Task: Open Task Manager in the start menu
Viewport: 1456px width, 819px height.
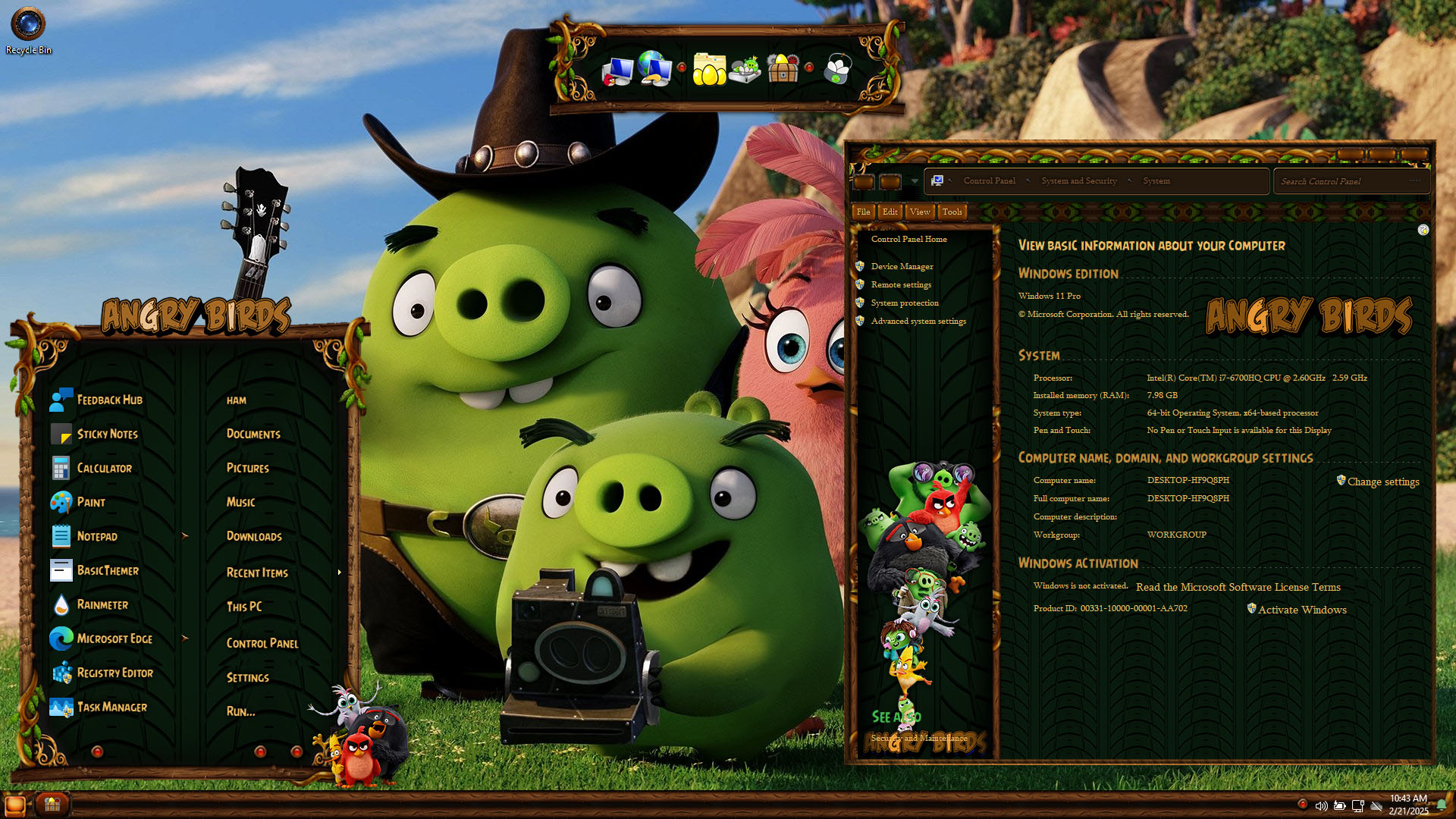Action: pyautogui.click(x=111, y=708)
